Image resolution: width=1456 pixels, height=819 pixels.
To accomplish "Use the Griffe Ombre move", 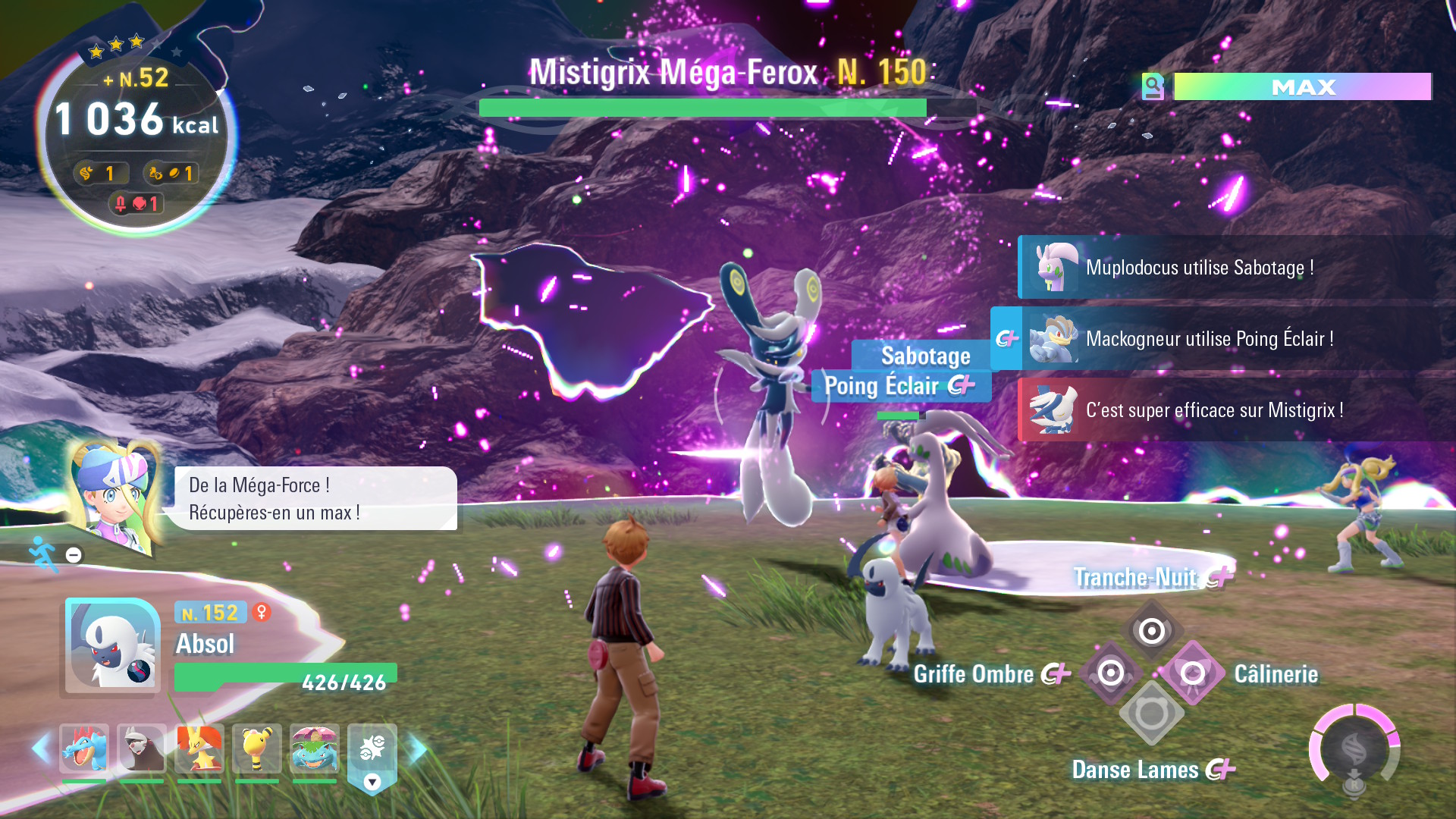I will 1110,673.
